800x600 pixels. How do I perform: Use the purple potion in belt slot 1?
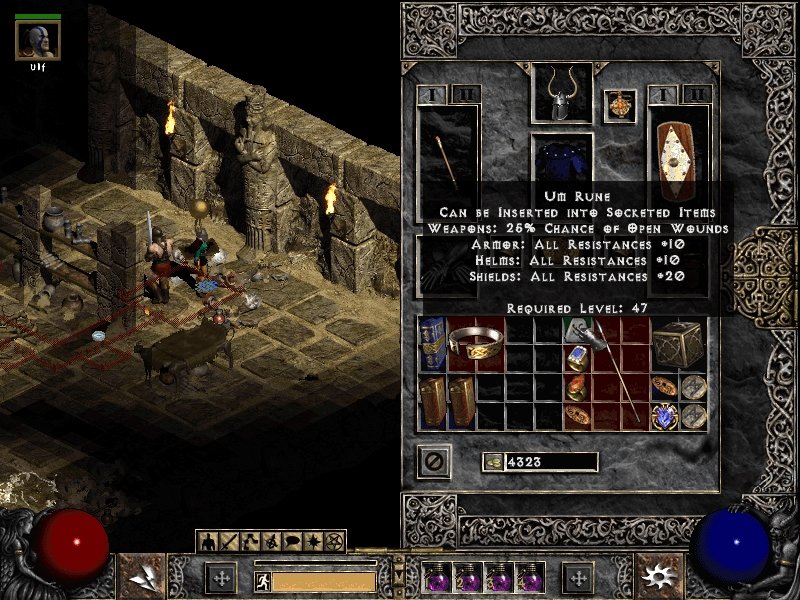click(x=435, y=578)
